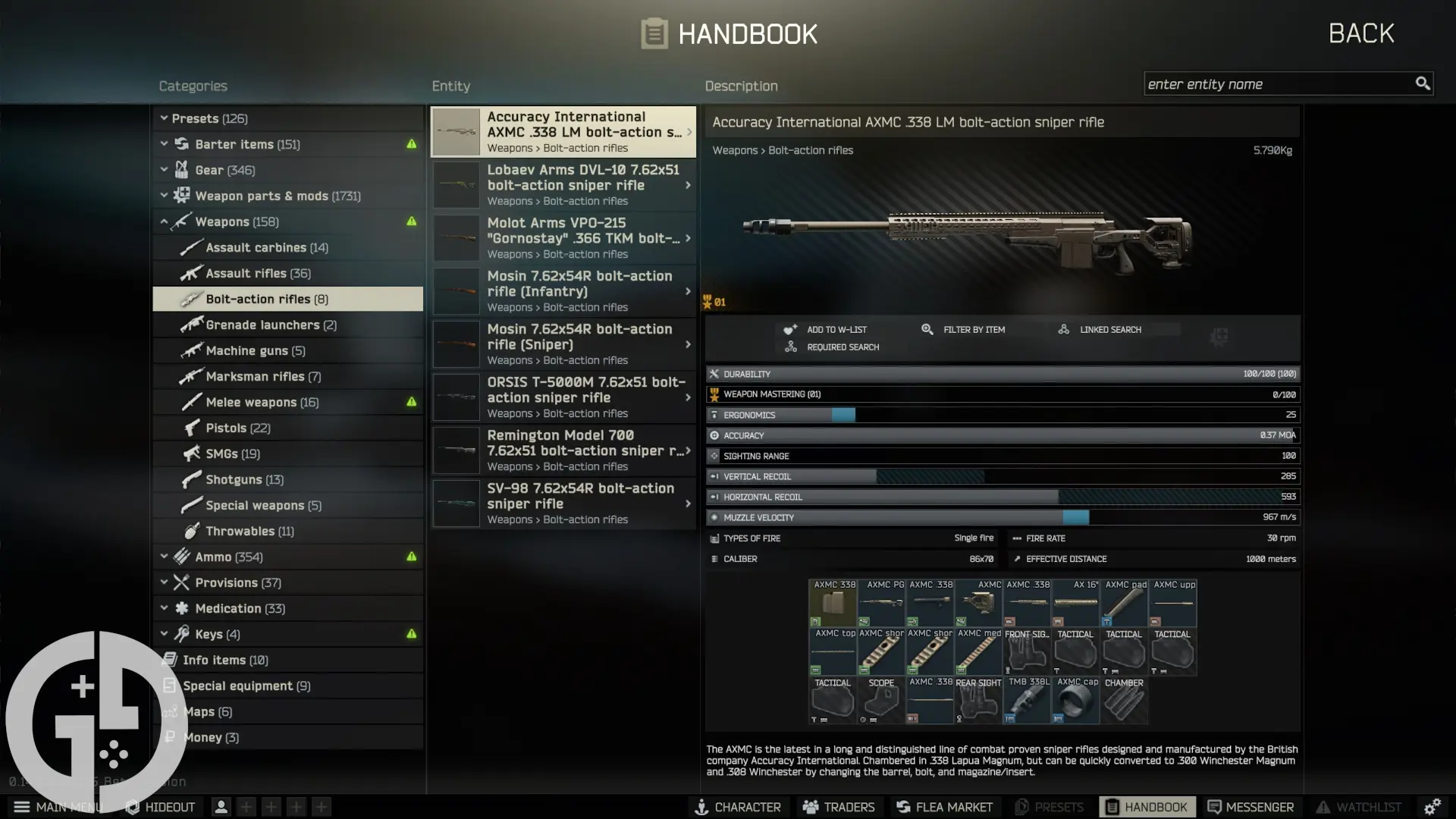Image resolution: width=1456 pixels, height=819 pixels.
Task: Expand the Ammo category
Action: point(164,556)
